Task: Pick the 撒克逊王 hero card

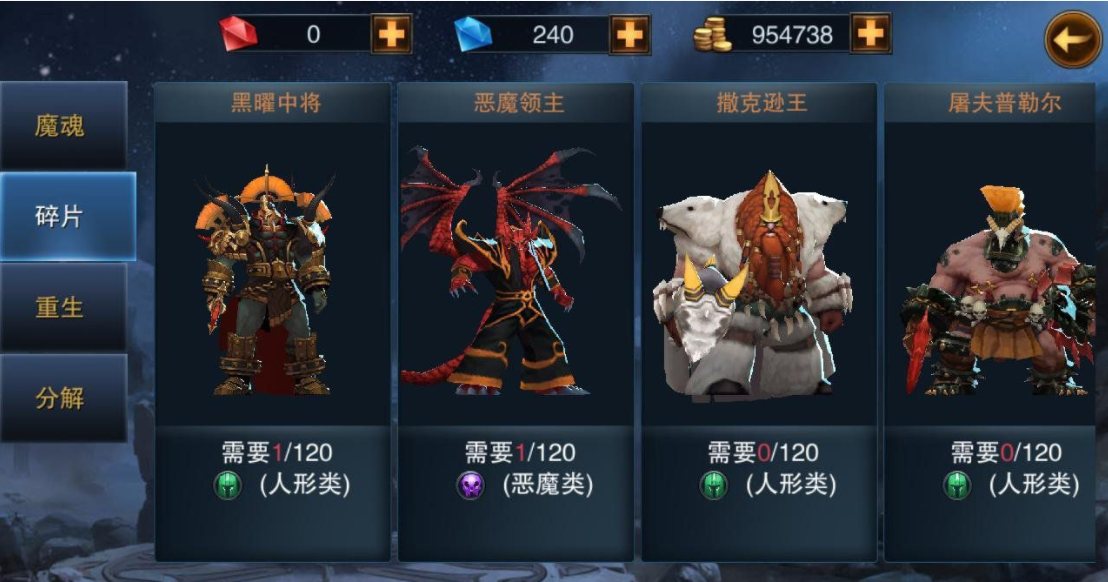Action: (759, 320)
